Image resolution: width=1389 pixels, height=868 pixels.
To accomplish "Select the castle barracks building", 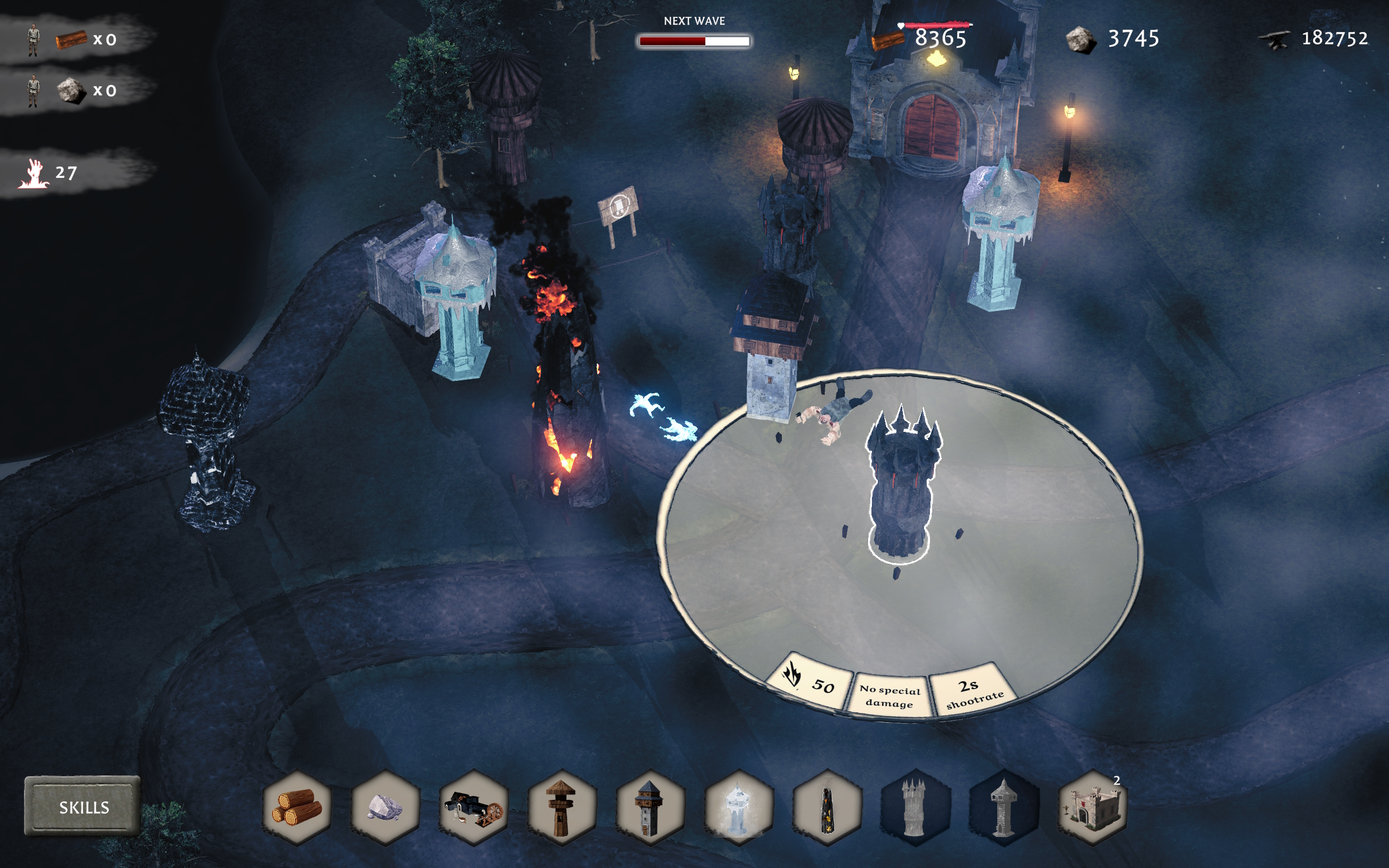I will click(1092, 807).
